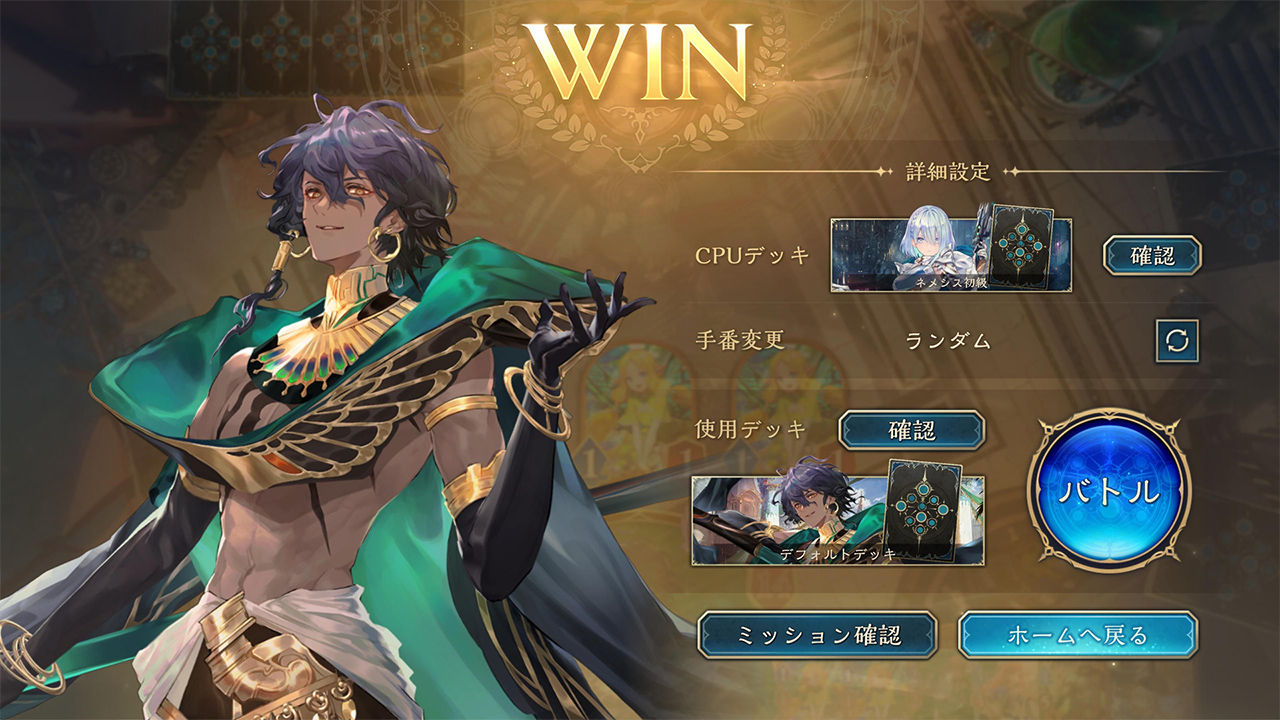Open 確認 for 使用デッキ

point(911,430)
